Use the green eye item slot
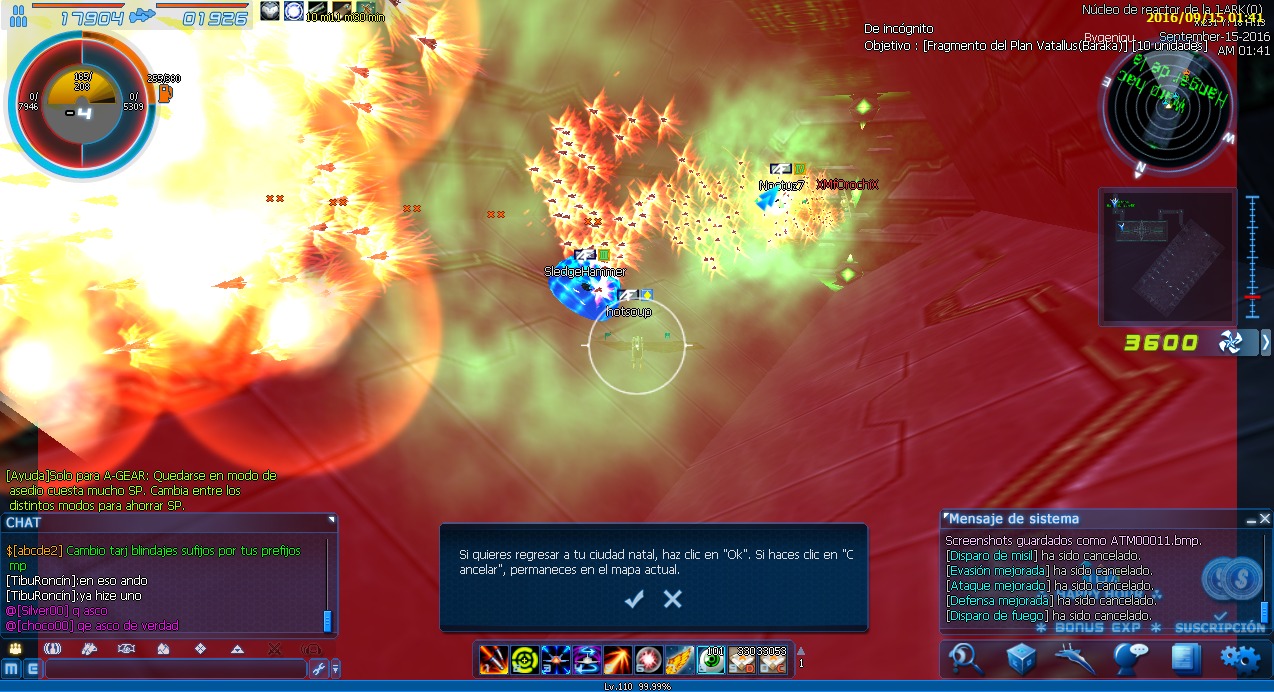The height and width of the screenshot is (692, 1274). (x=711, y=659)
